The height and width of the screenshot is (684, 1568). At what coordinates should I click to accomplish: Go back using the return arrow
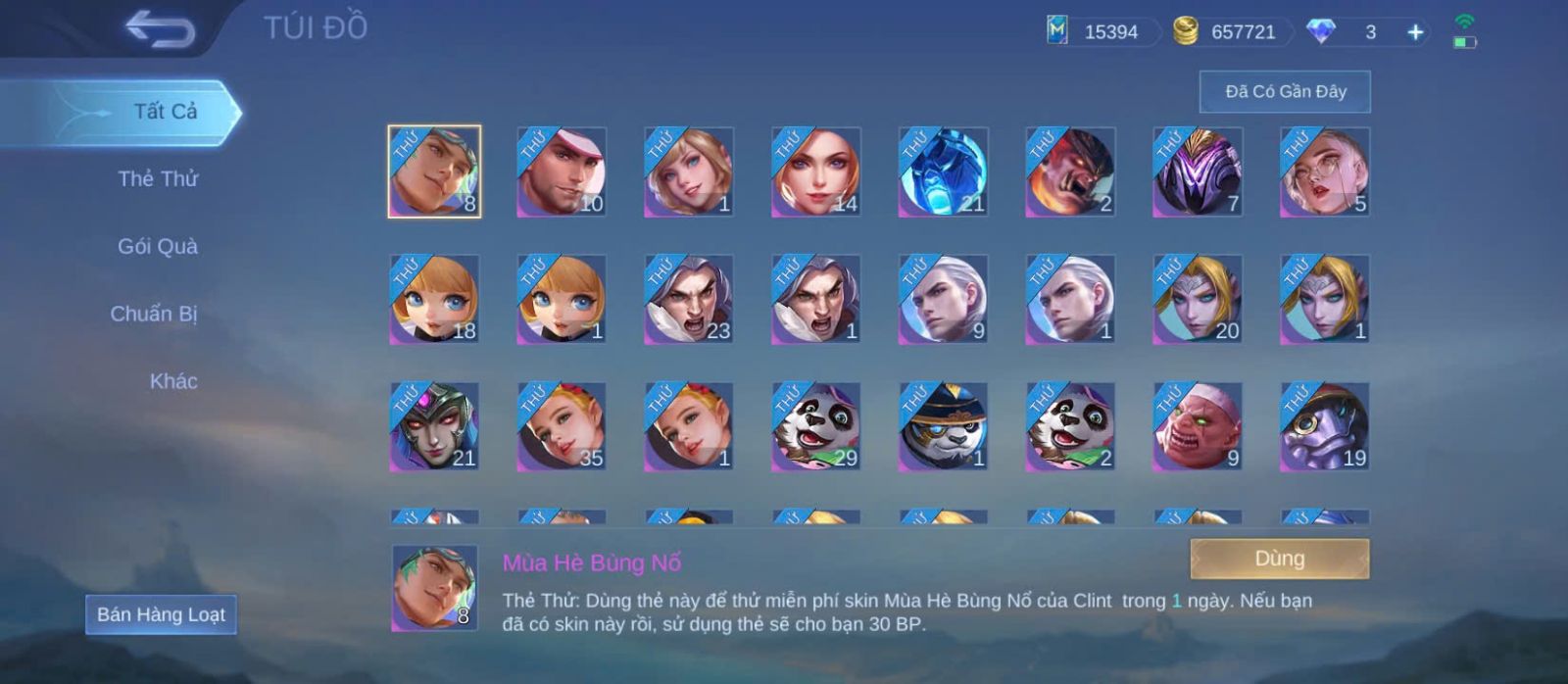tap(160, 29)
